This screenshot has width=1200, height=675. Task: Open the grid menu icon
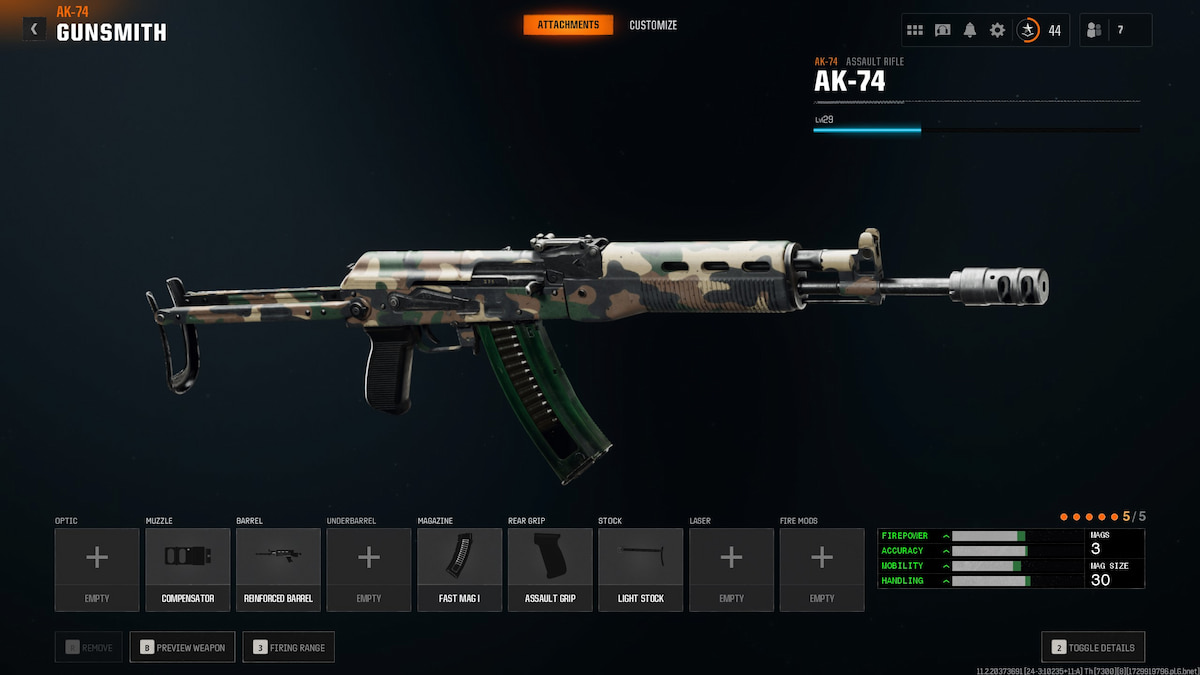click(x=915, y=30)
